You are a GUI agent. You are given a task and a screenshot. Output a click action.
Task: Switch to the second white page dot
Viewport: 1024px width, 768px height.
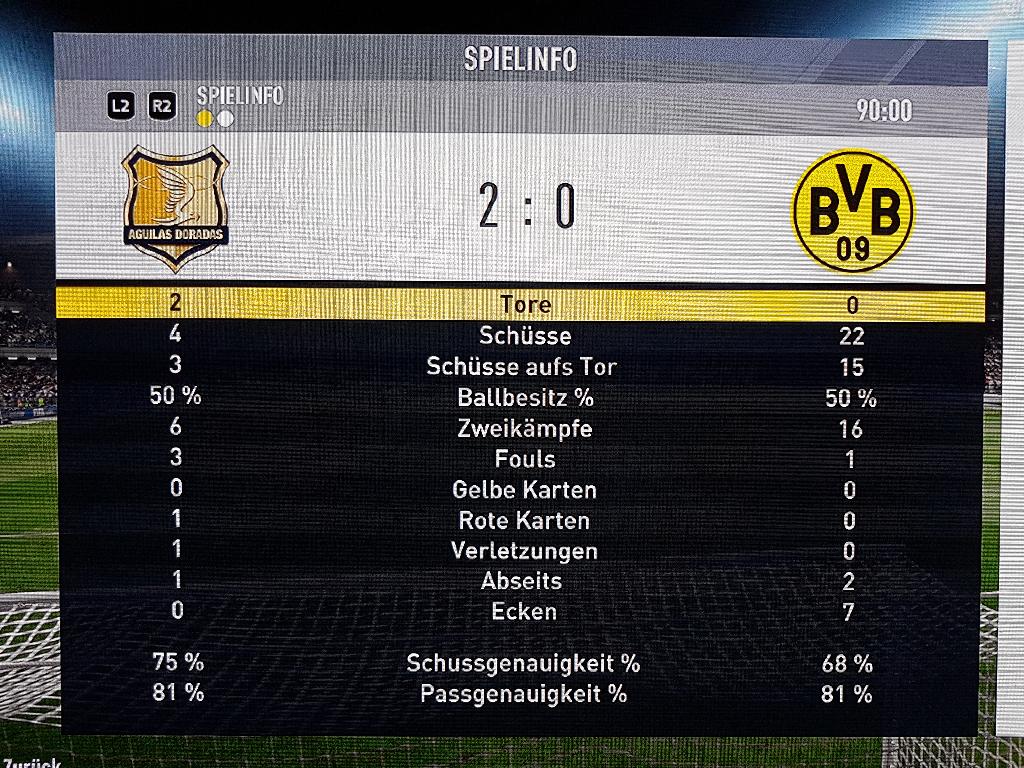(227, 119)
